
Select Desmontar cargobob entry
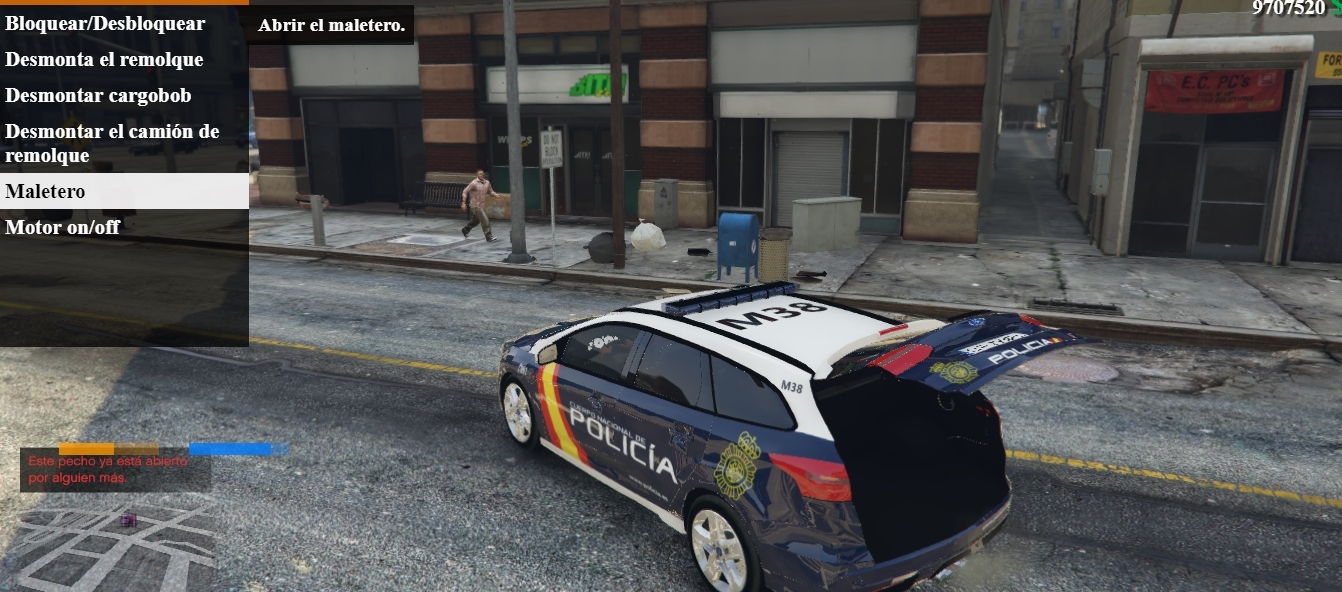[x=98, y=96]
